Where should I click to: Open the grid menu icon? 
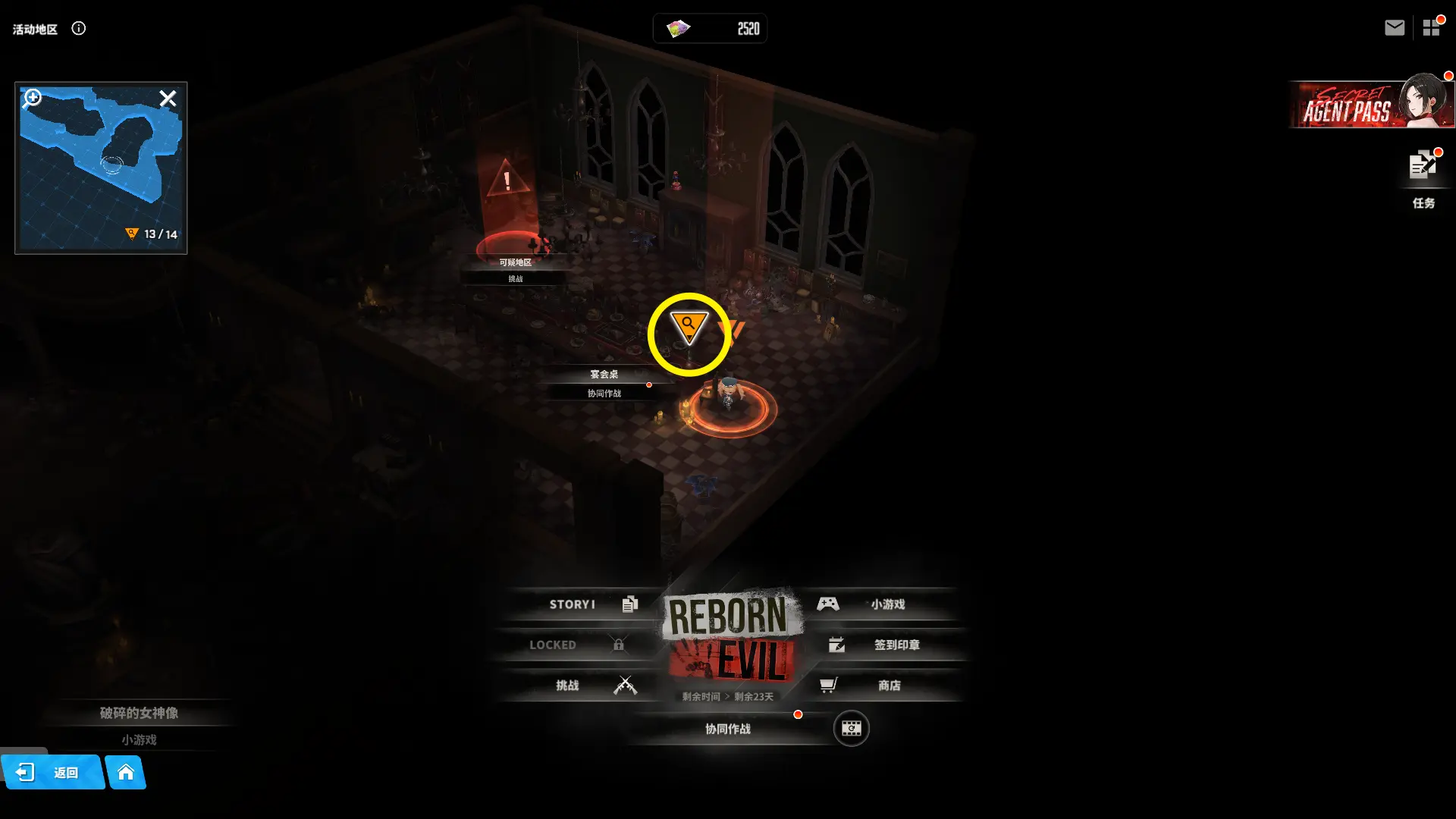pyautogui.click(x=1431, y=28)
